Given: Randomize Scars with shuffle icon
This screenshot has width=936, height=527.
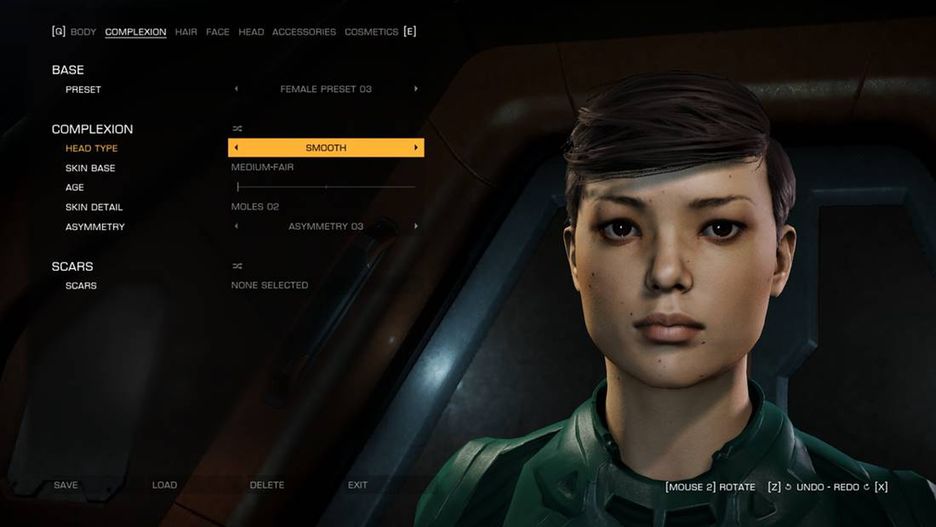Looking at the screenshot, I should click(x=237, y=266).
